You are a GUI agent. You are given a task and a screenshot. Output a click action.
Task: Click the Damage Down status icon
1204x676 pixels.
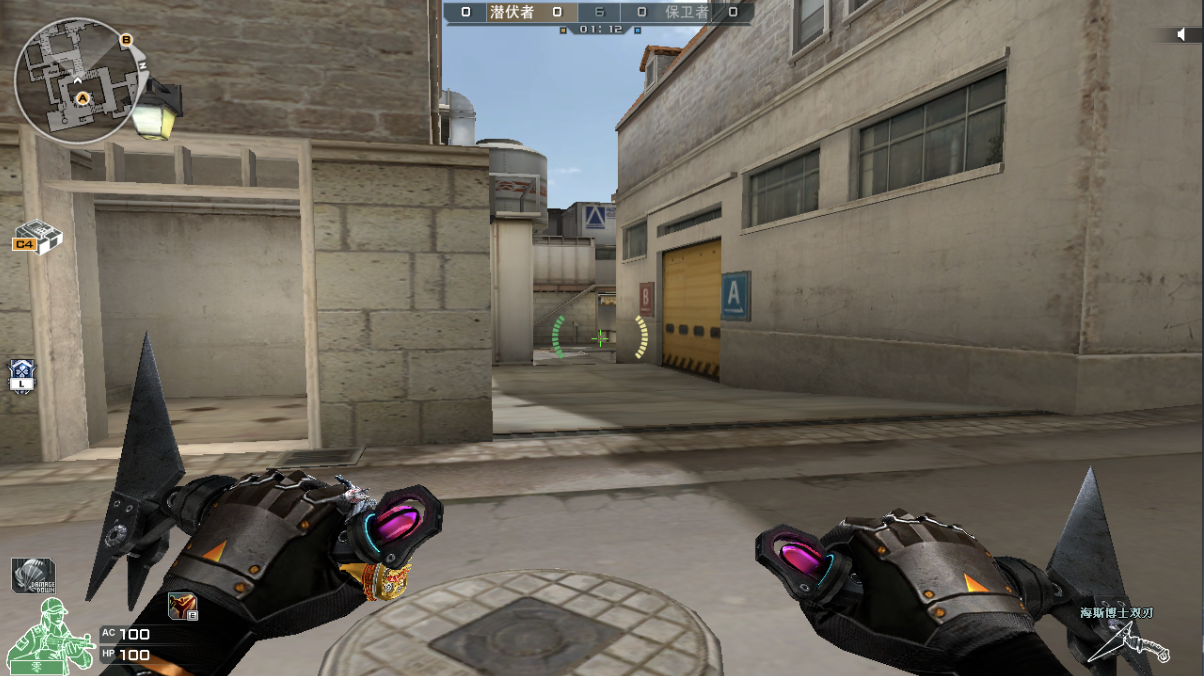tap(32, 575)
